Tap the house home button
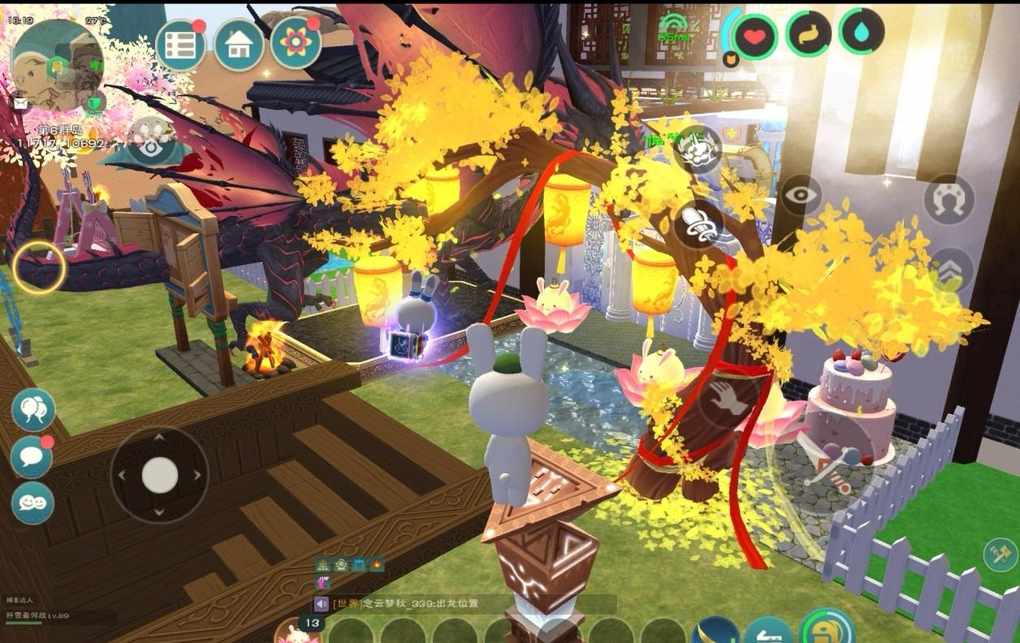Screen dimensions: 1020x643 pos(239,45)
